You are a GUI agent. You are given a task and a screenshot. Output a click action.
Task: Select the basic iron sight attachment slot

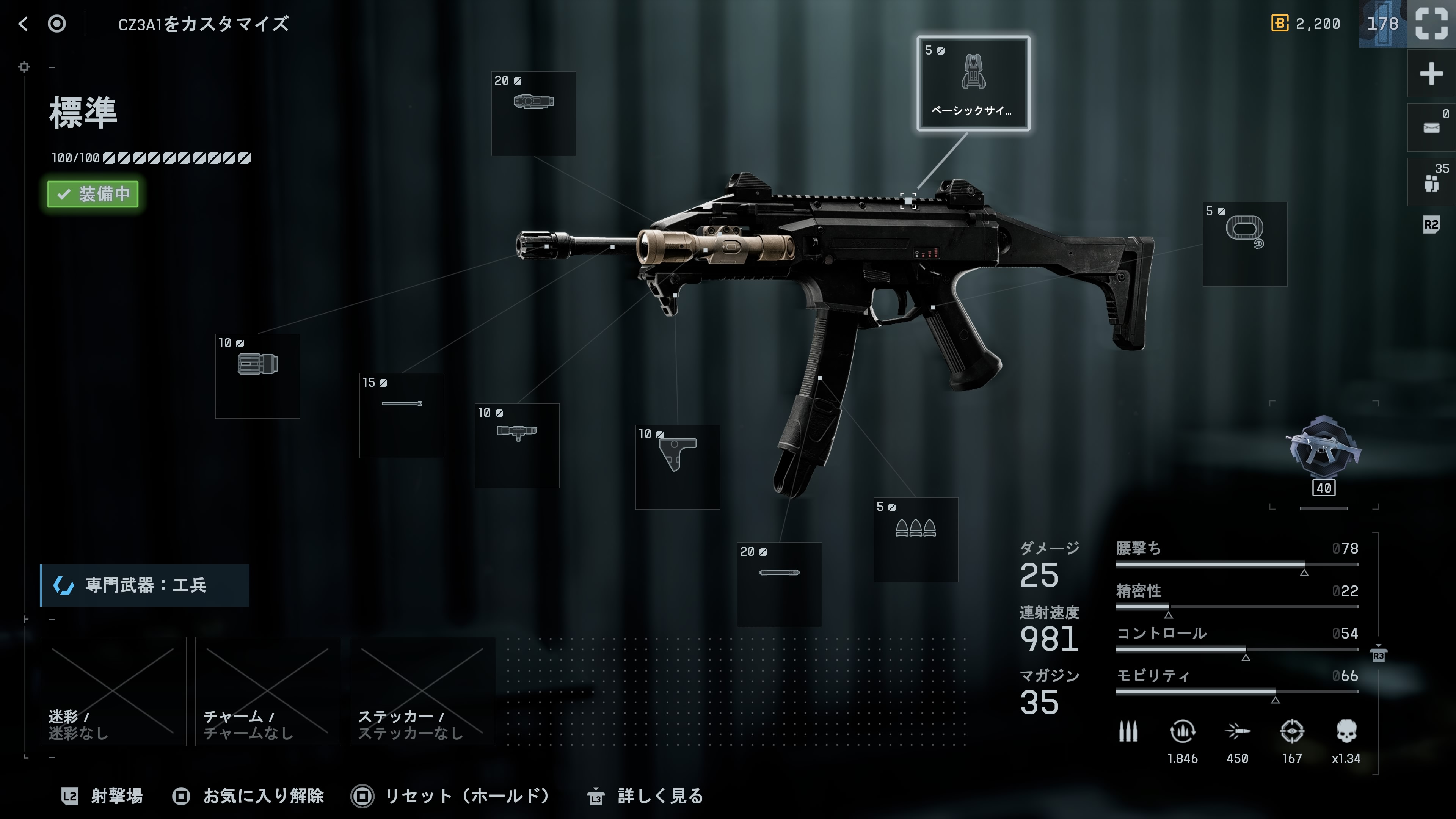[973, 84]
